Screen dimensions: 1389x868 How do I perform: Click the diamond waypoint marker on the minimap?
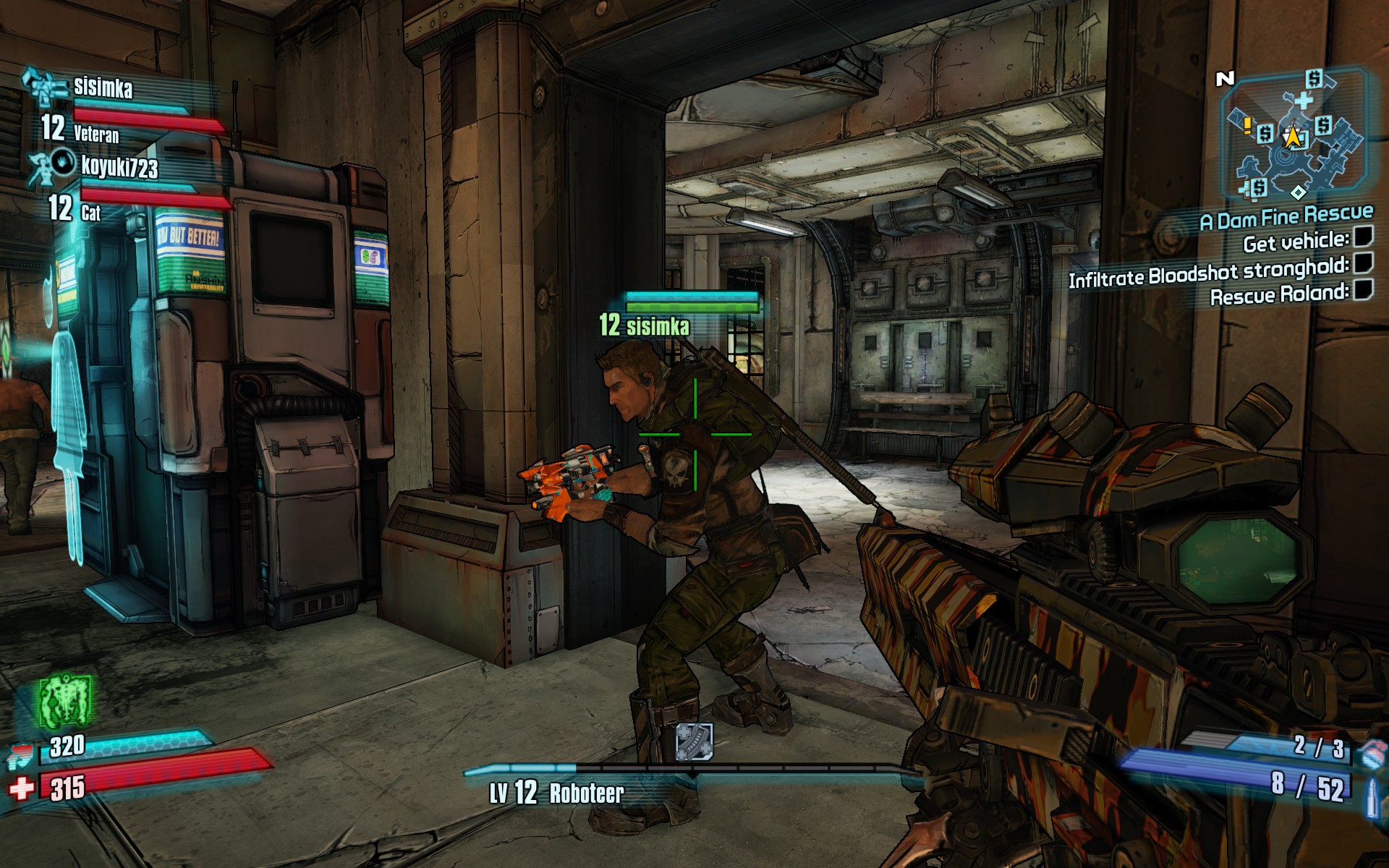(1299, 192)
